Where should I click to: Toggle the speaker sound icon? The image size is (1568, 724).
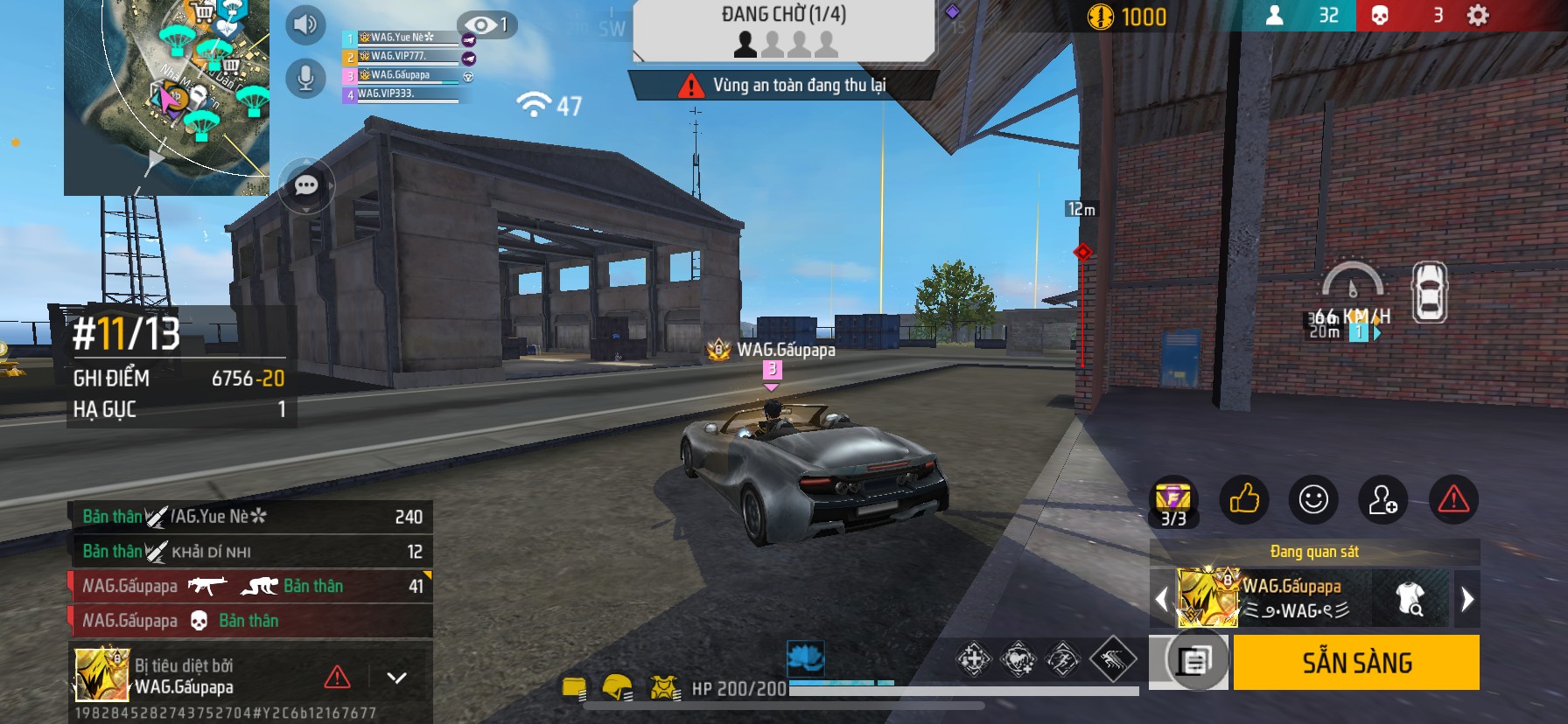pos(305,24)
